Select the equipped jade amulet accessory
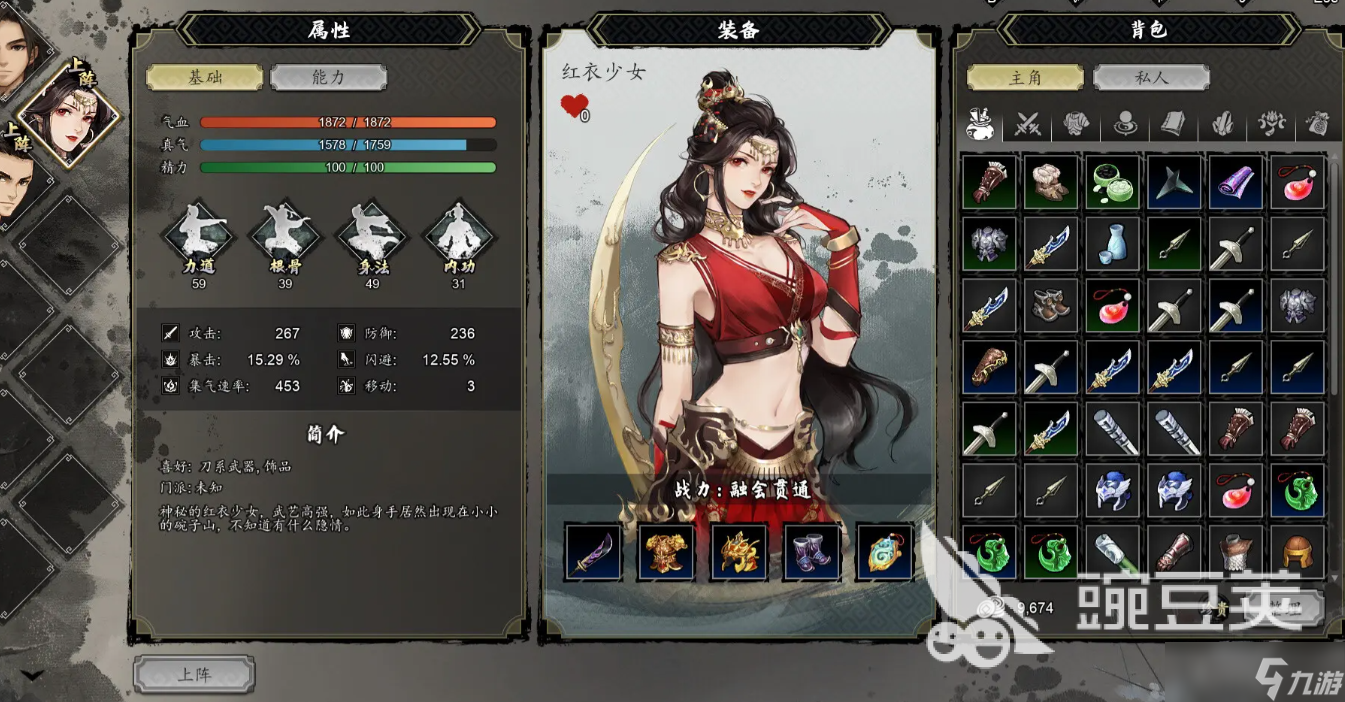This screenshot has height=702, width=1345. (885, 552)
